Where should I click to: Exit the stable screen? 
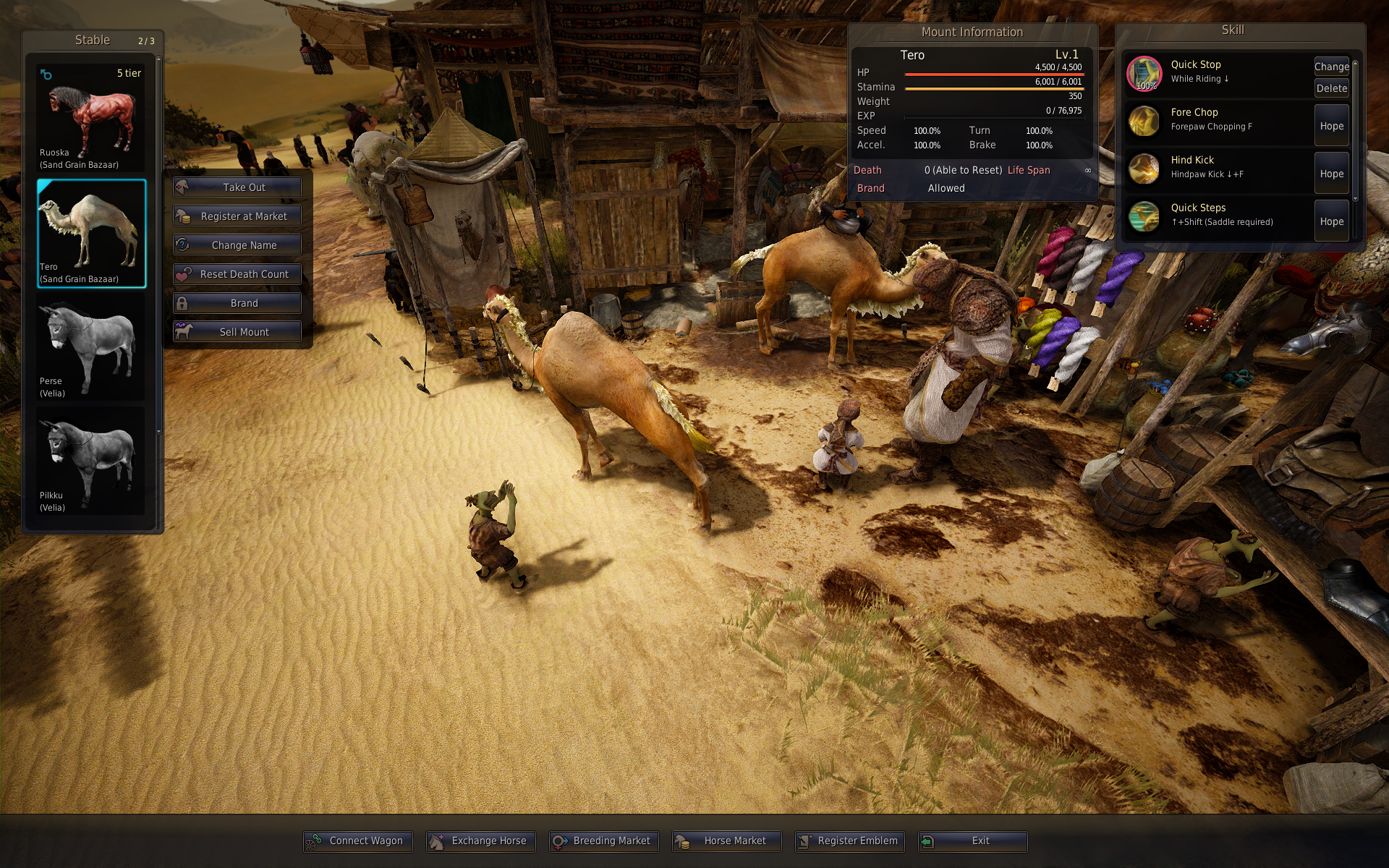(973, 841)
